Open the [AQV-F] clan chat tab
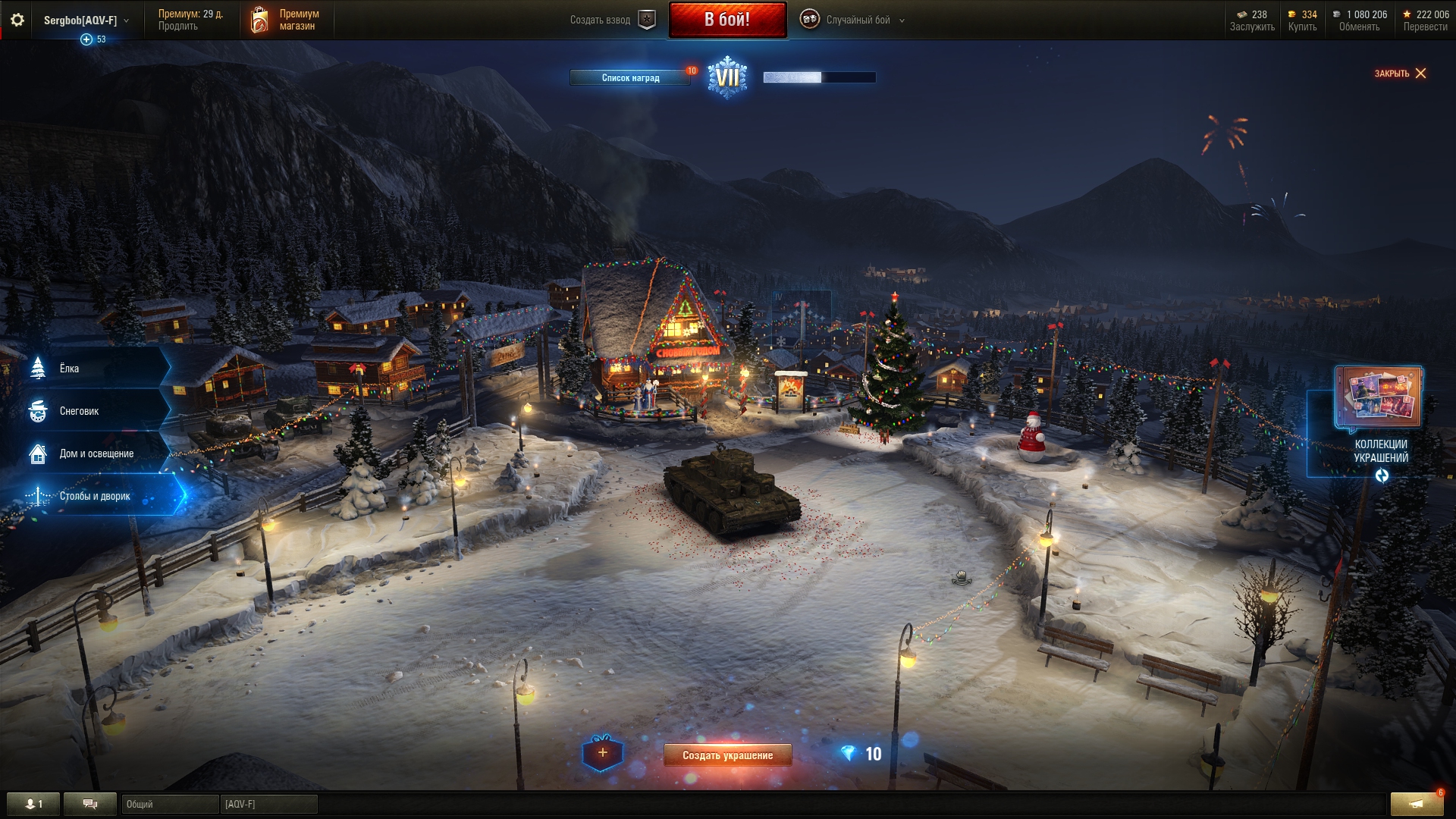Image resolution: width=1456 pixels, height=819 pixels. click(x=268, y=804)
